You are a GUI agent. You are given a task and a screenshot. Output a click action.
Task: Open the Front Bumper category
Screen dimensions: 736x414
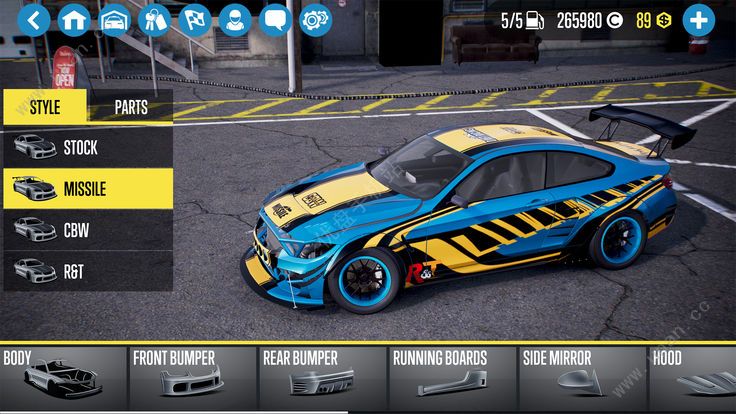pos(192,378)
